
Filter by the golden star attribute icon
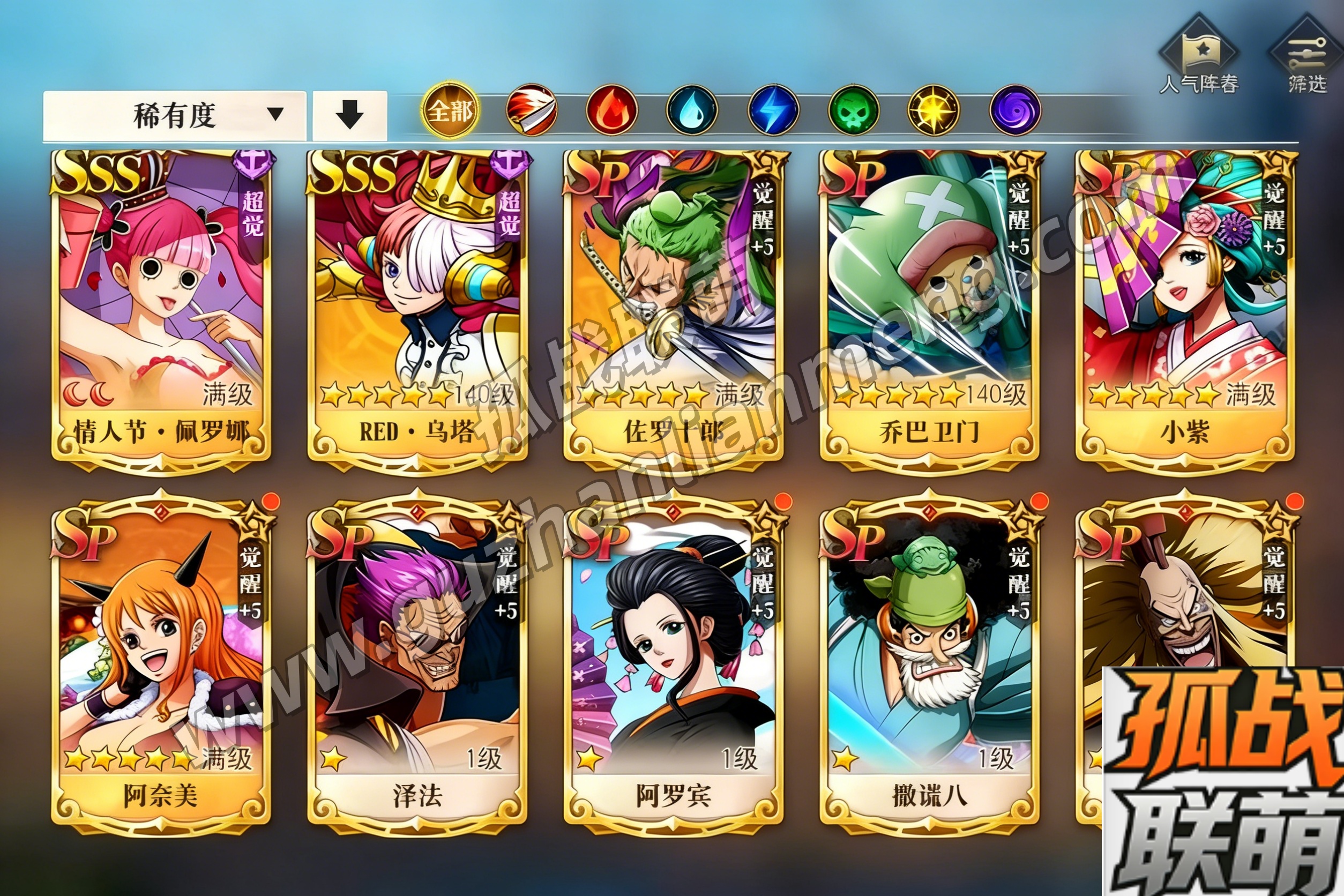tap(934, 110)
